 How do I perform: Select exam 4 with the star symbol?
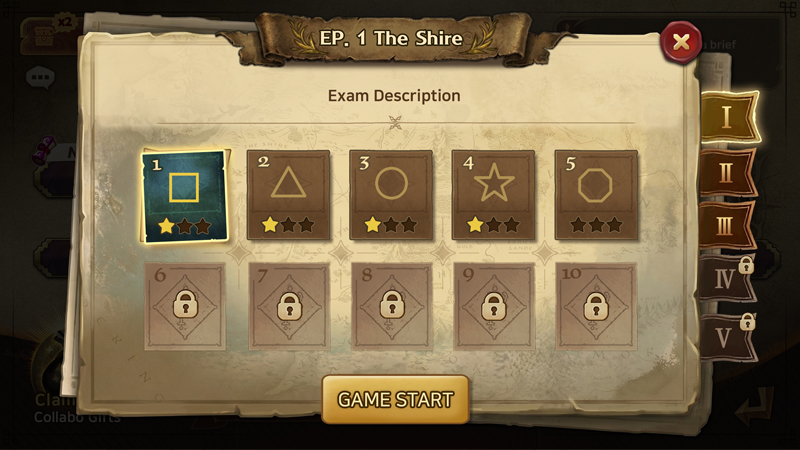tap(494, 195)
